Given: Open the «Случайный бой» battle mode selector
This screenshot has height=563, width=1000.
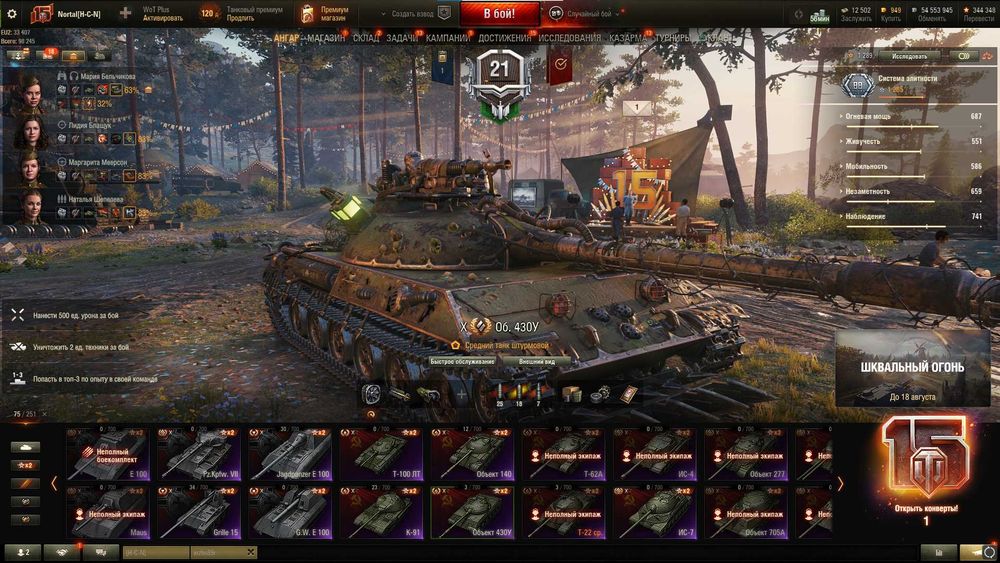Looking at the screenshot, I should 590,14.
